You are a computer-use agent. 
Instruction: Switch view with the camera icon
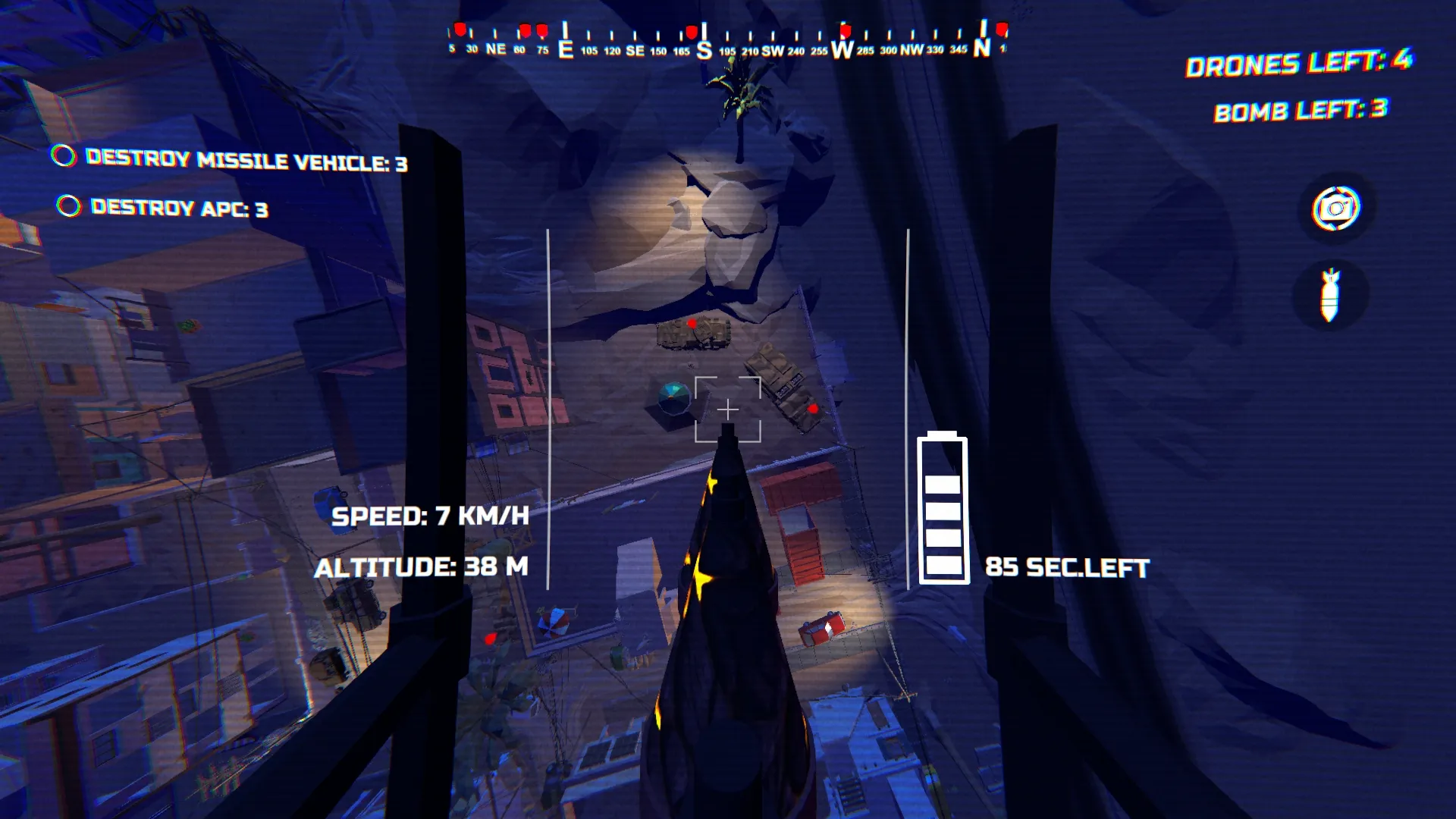pos(1335,208)
